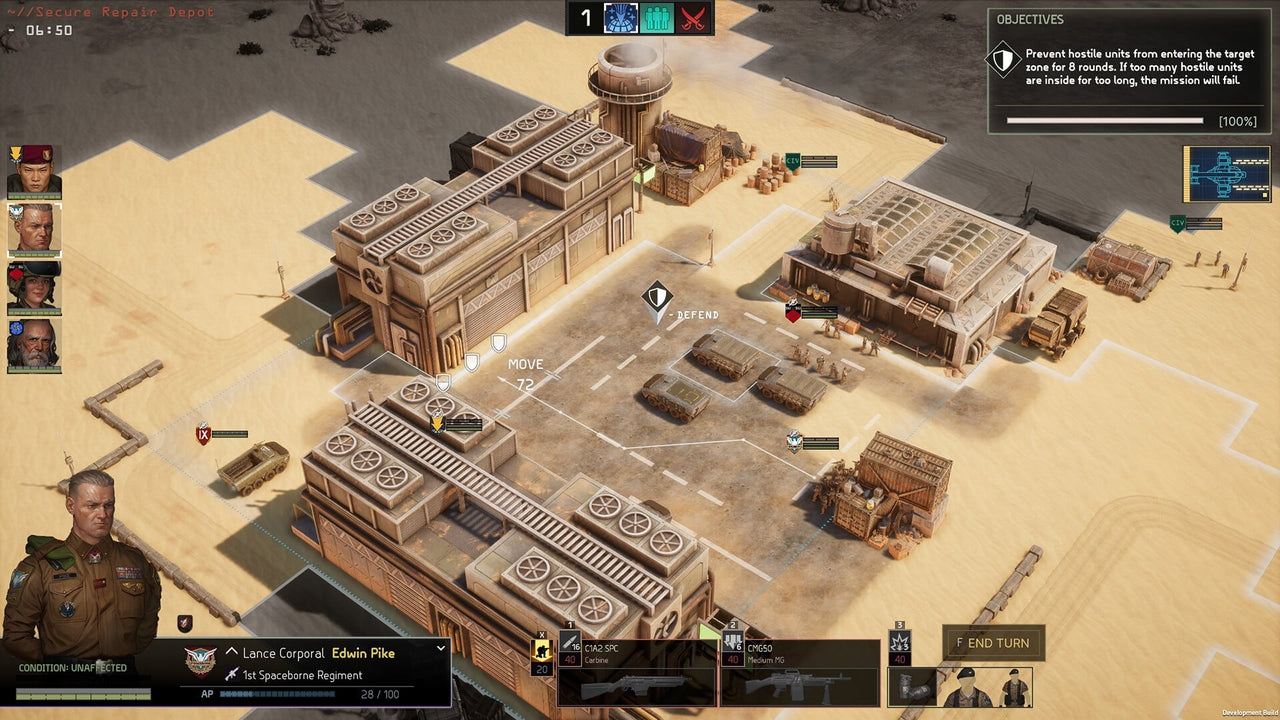Expand the unit panel using the right-side down chevron

pos(440,649)
